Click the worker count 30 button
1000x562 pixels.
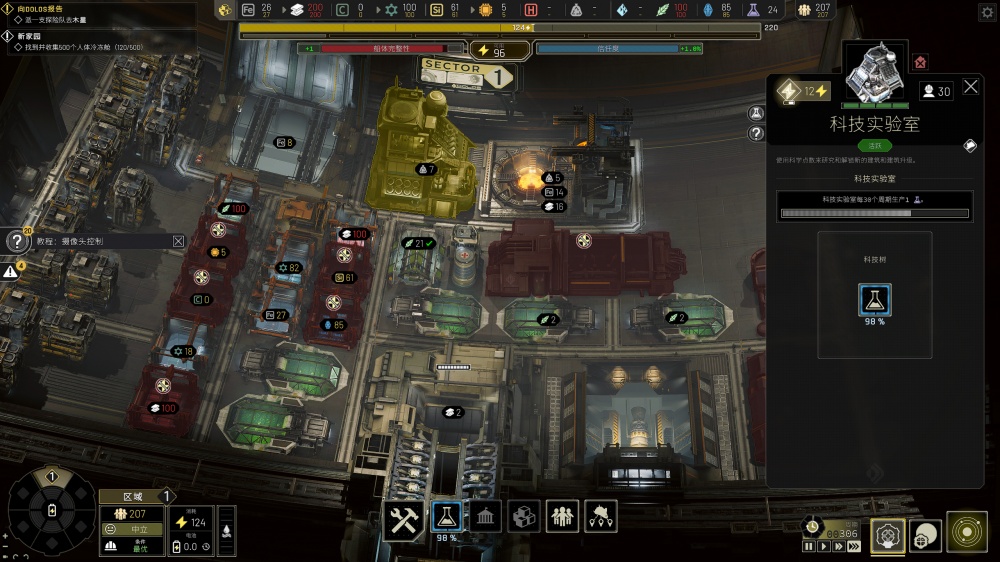936,92
